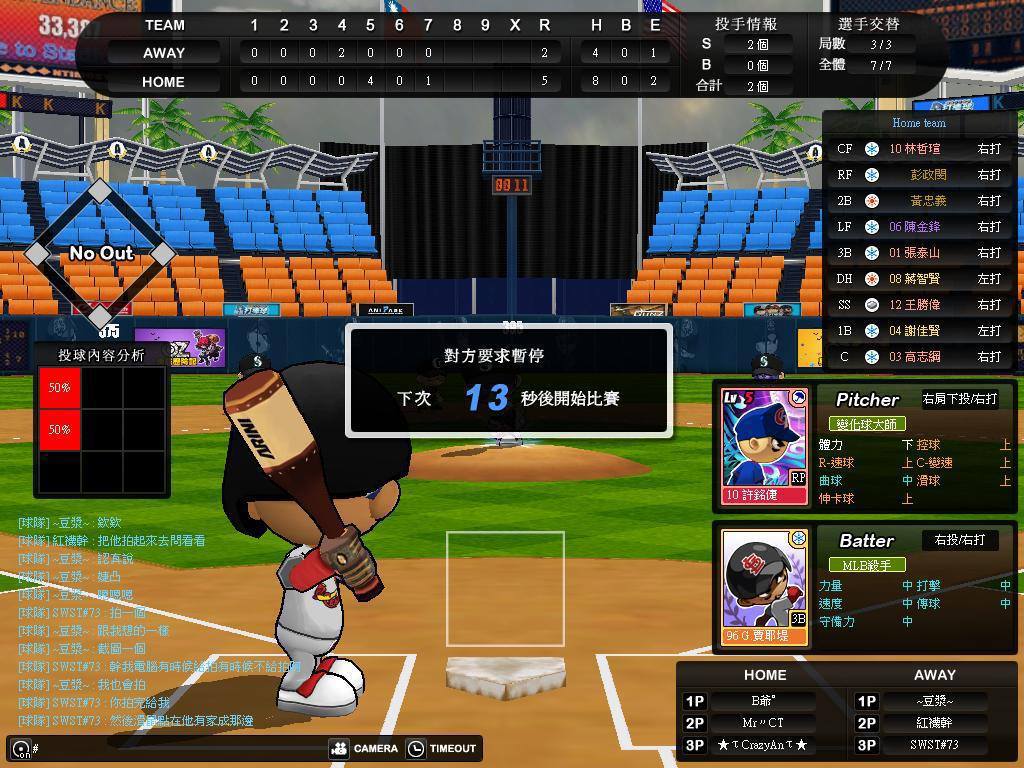Click the 投球內容分析 pitch analysis grid
The height and width of the screenshot is (768, 1024).
(101, 429)
